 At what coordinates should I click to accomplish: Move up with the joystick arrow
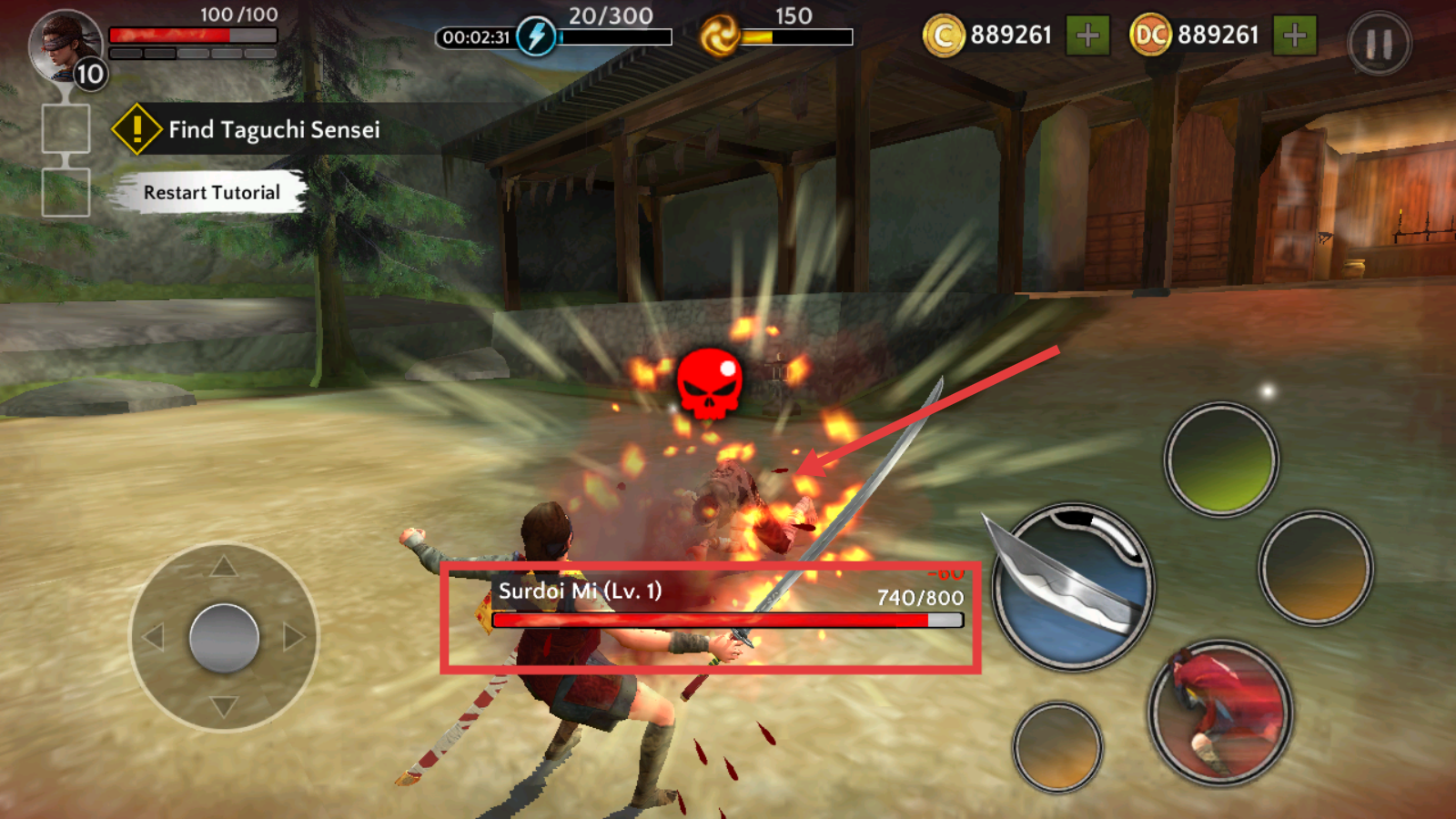click(224, 567)
